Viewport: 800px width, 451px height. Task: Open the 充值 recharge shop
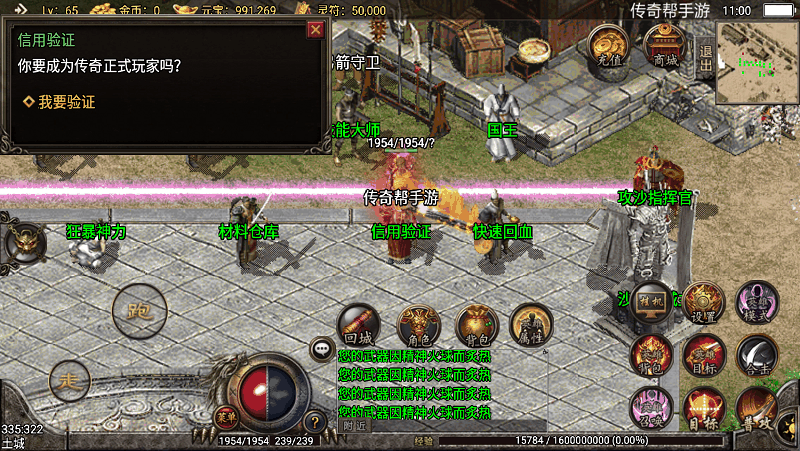tap(608, 46)
